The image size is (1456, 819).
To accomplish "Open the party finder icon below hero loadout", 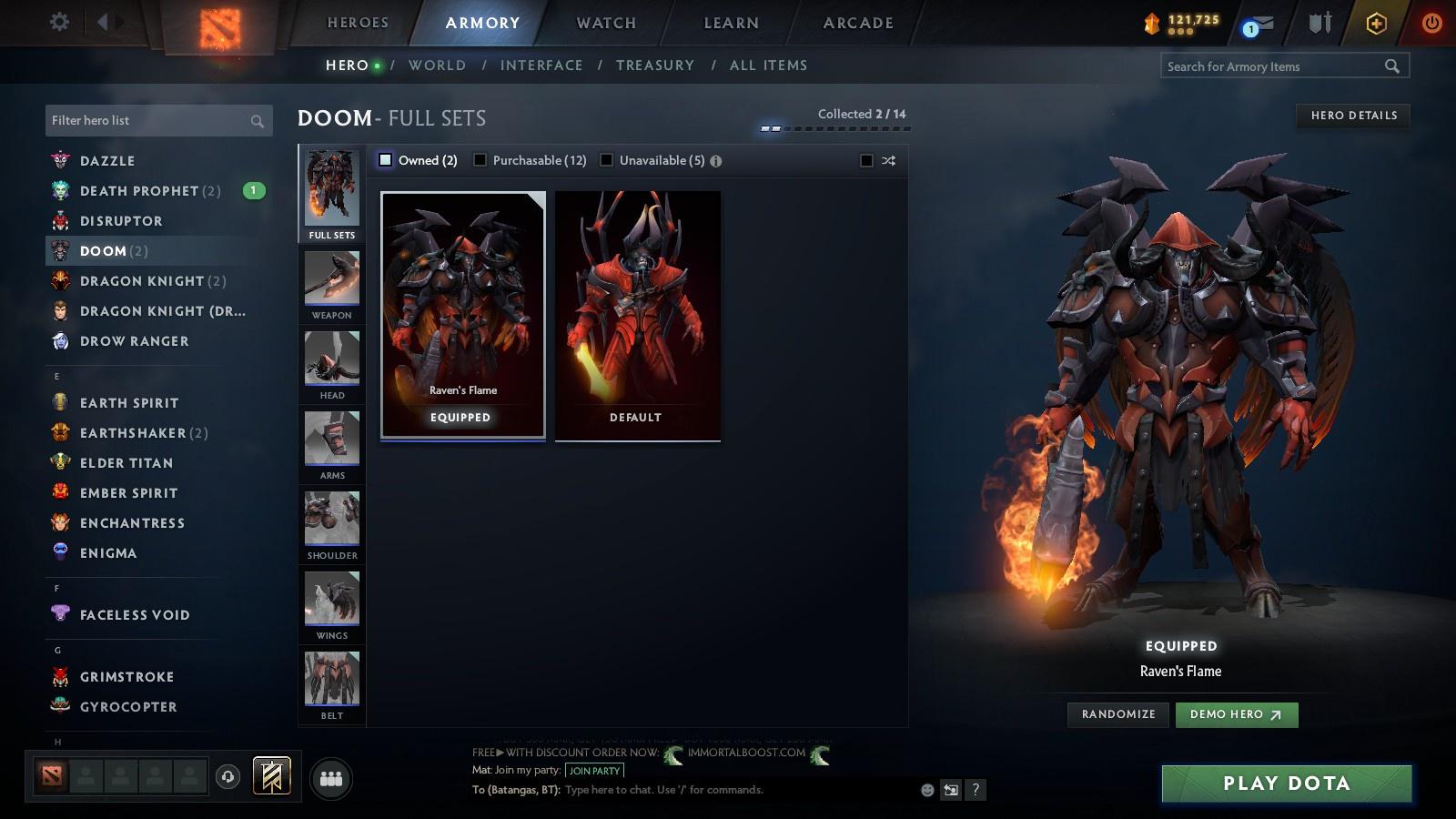I will [x=330, y=776].
